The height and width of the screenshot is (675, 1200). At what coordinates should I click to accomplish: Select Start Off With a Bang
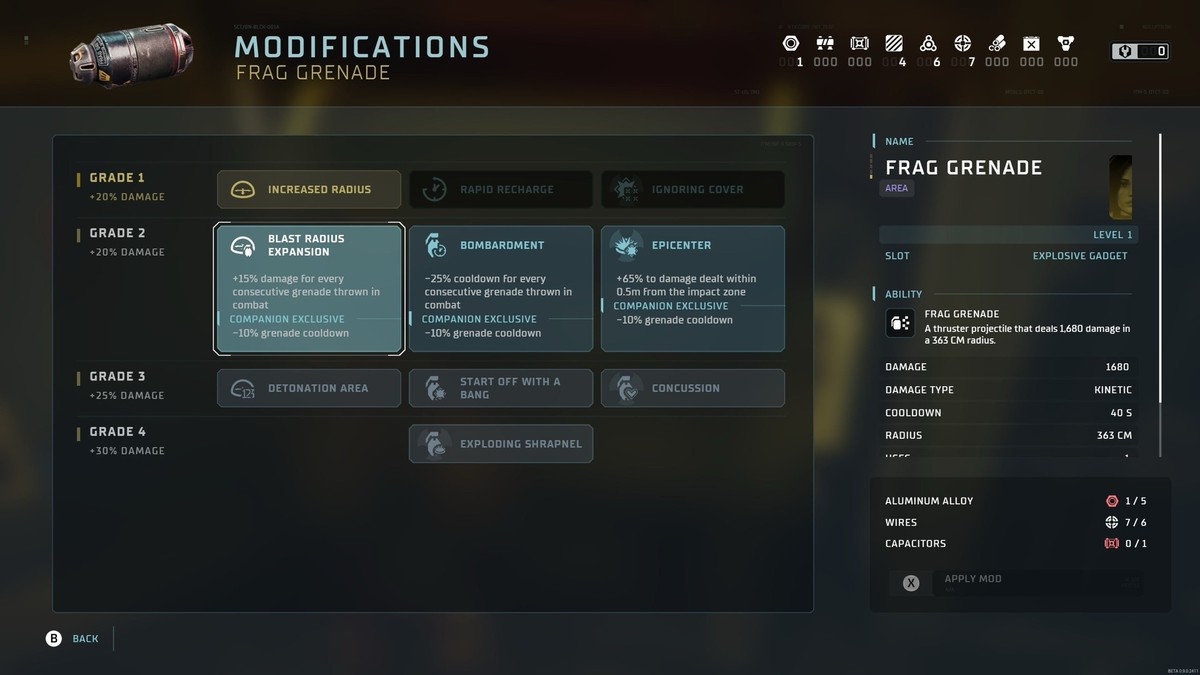(501, 388)
